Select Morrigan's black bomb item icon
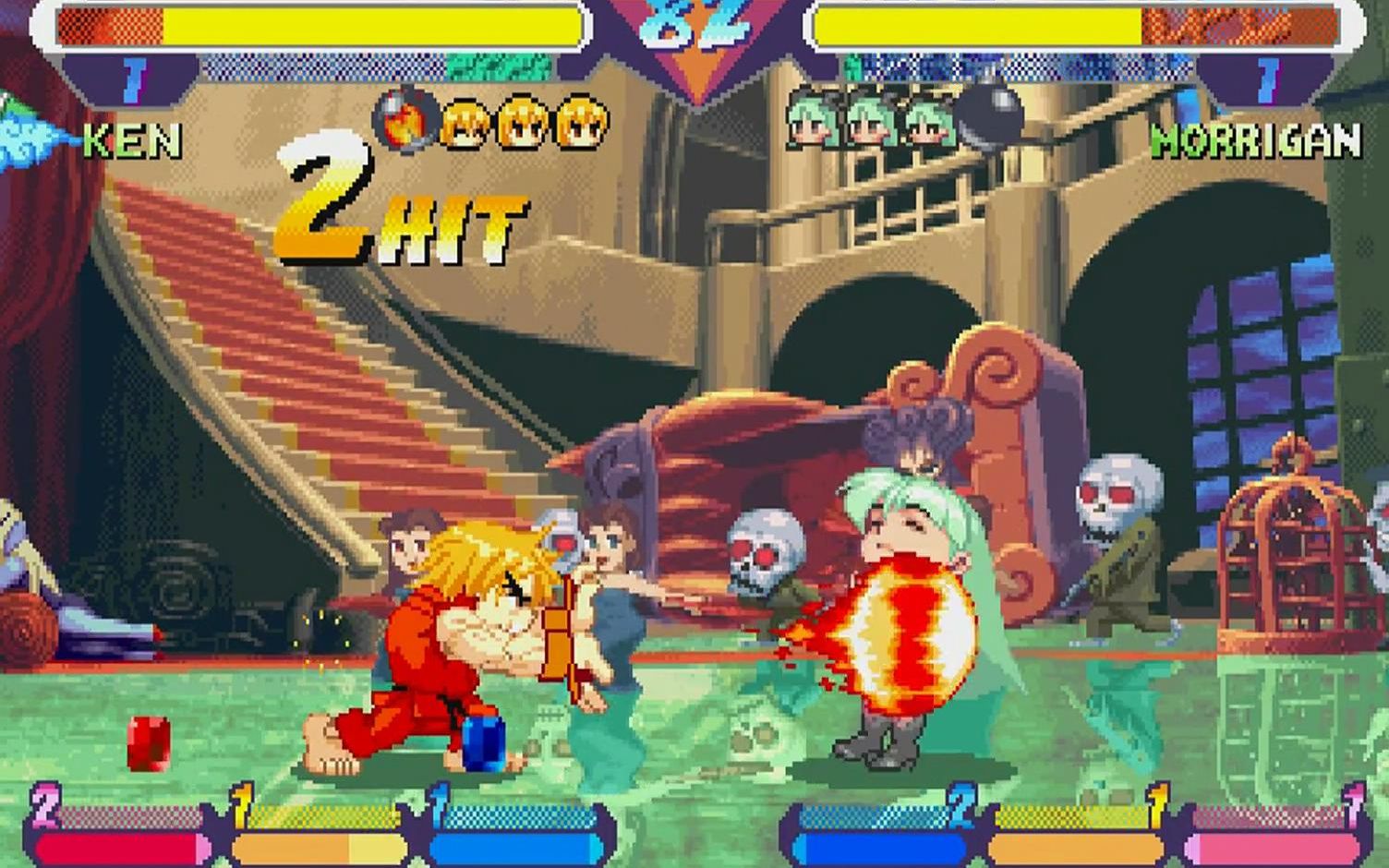The width and height of the screenshot is (1389, 868). coord(989,116)
